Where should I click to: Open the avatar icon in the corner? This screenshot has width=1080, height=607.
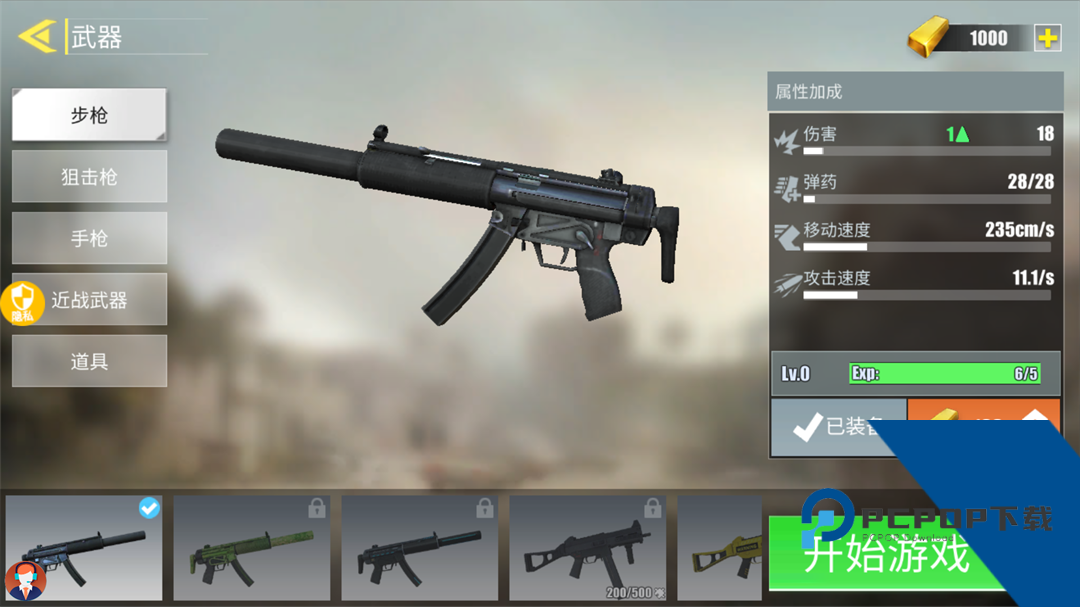click(24, 582)
